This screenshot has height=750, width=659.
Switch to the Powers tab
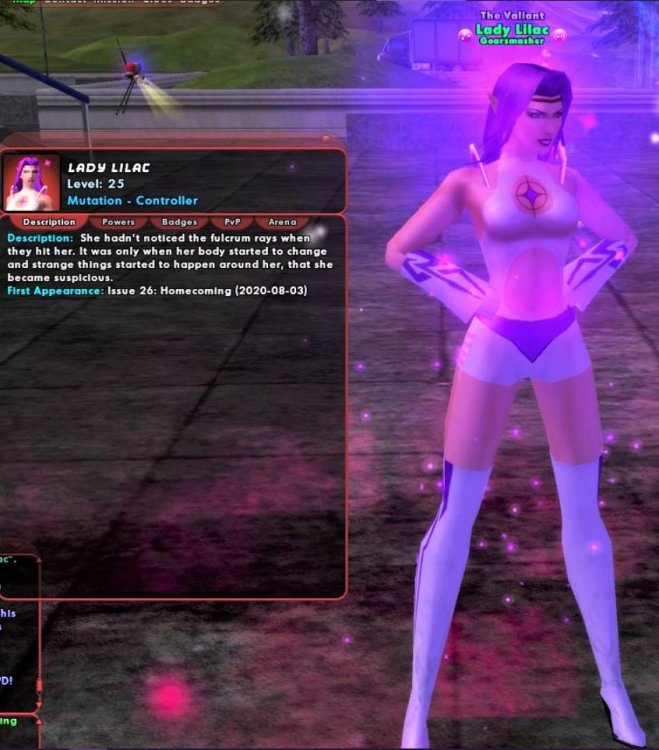118,222
